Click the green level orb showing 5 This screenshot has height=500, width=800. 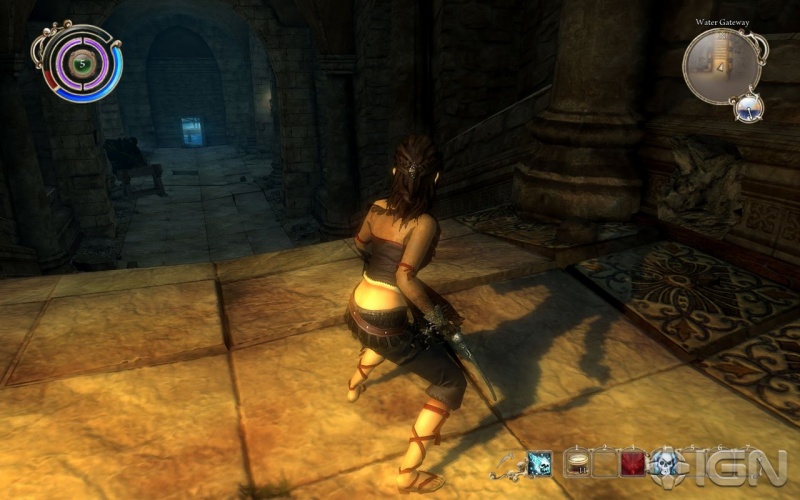(75, 62)
